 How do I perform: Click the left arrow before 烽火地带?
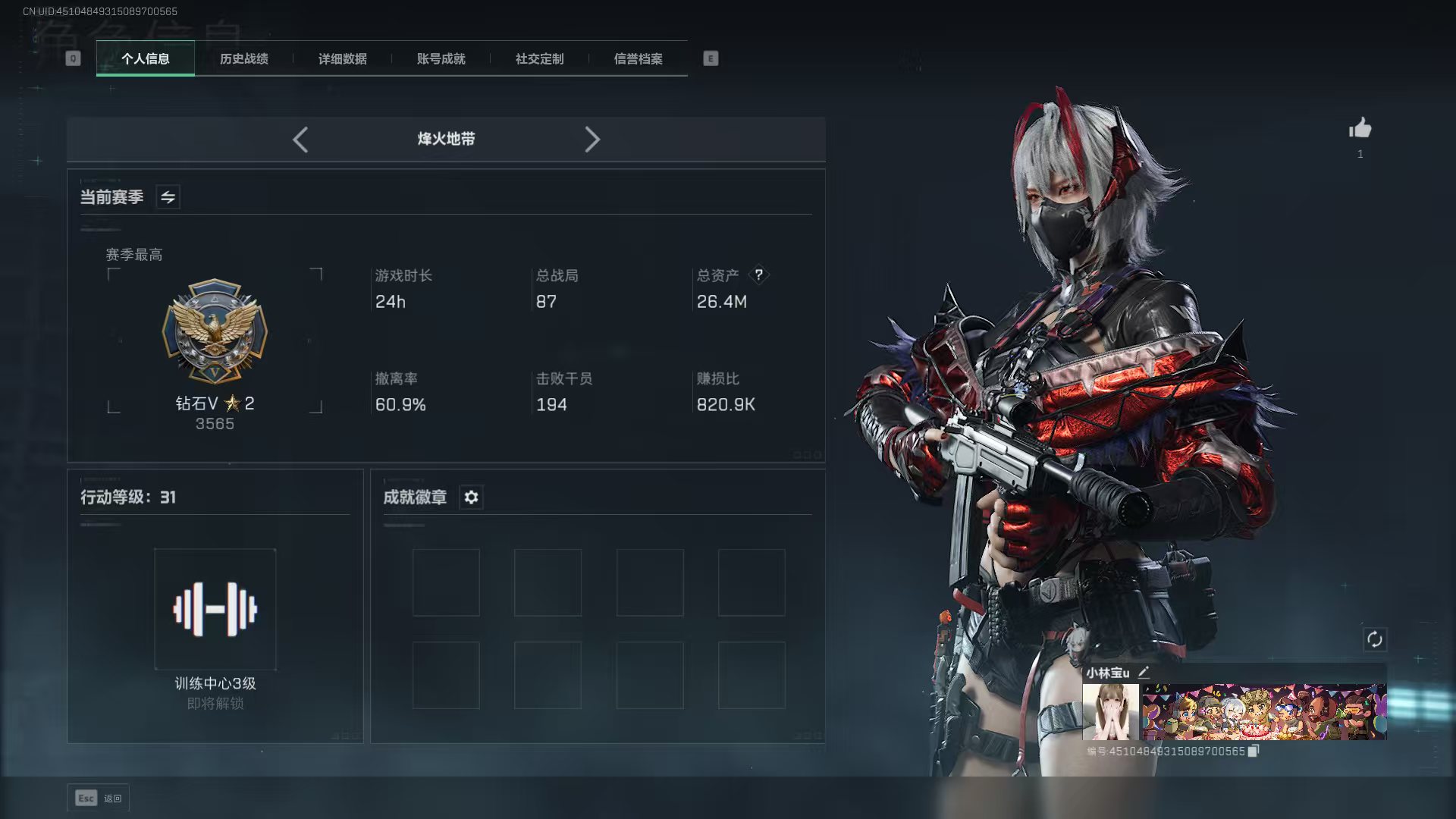(x=300, y=140)
